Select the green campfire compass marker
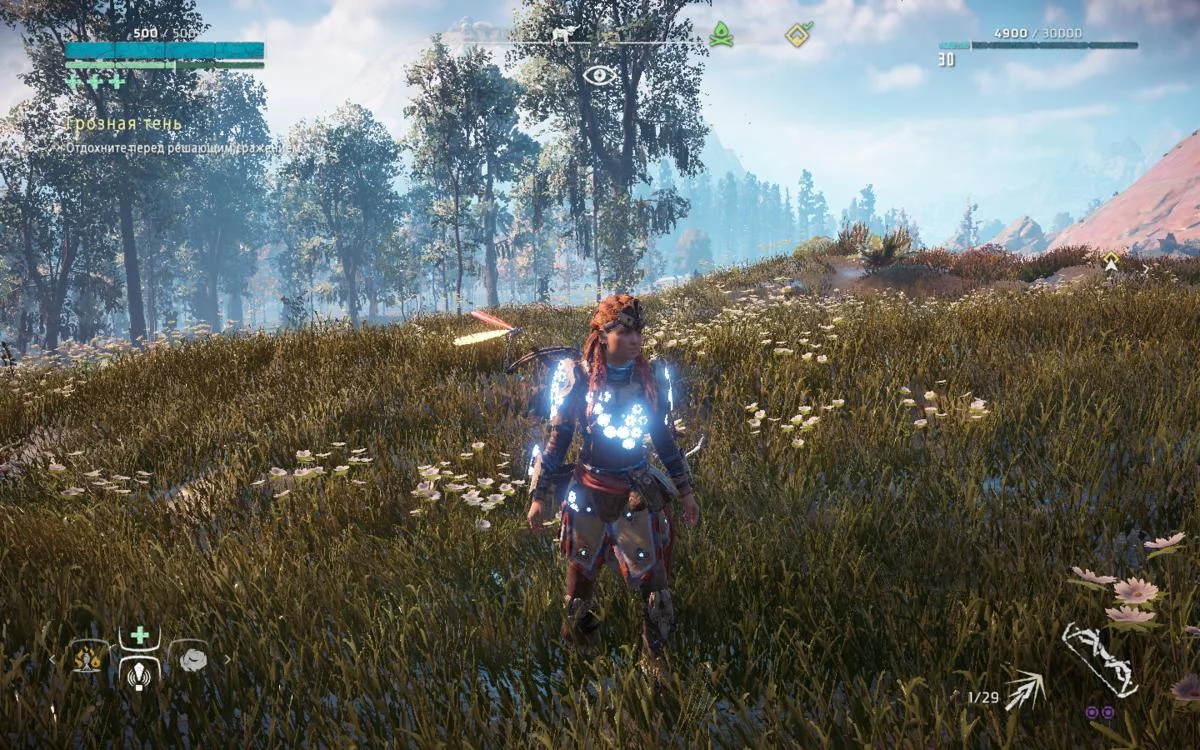The height and width of the screenshot is (750, 1200). (x=721, y=35)
